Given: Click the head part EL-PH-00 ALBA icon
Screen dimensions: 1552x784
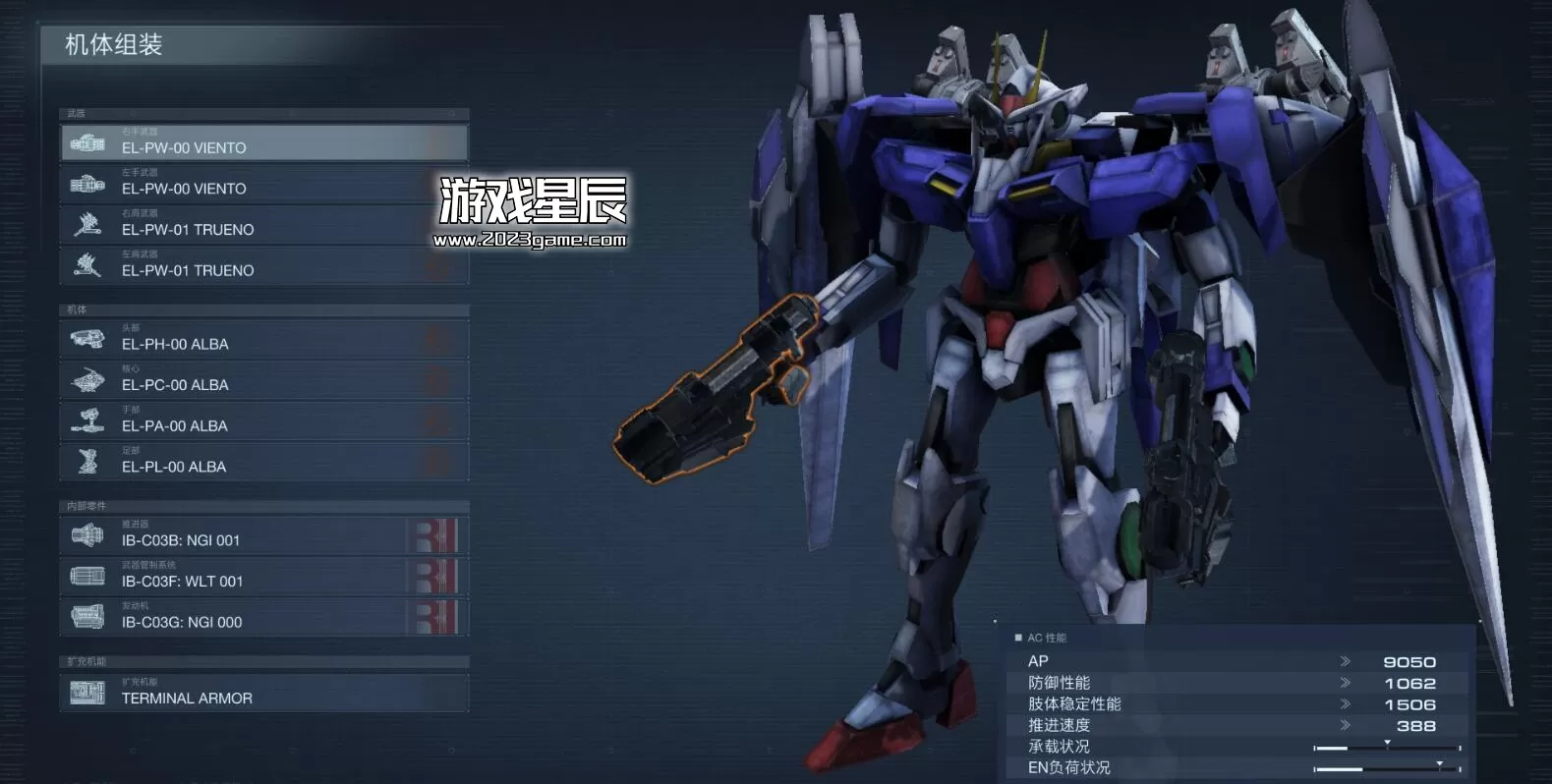Looking at the screenshot, I should (88, 338).
